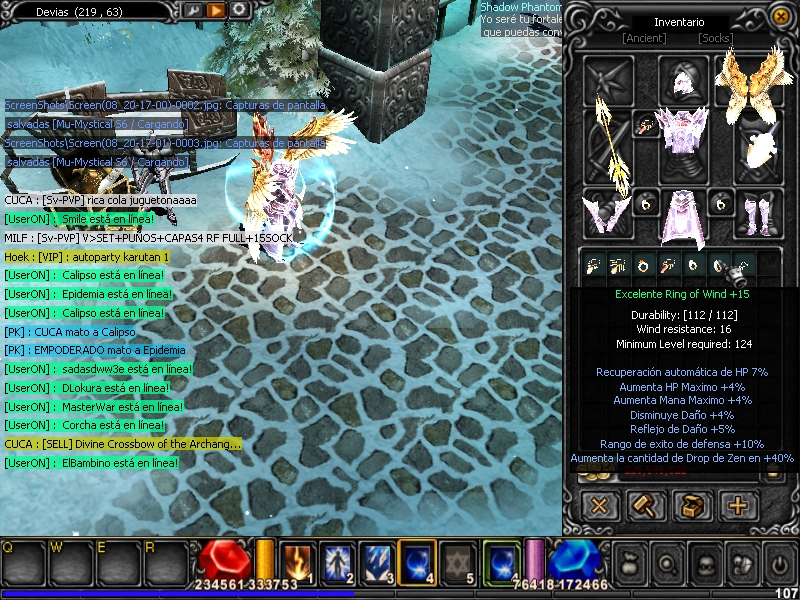Click the plus expand inventory button
Screen dimensions: 800x600
(x=738, y=506)
